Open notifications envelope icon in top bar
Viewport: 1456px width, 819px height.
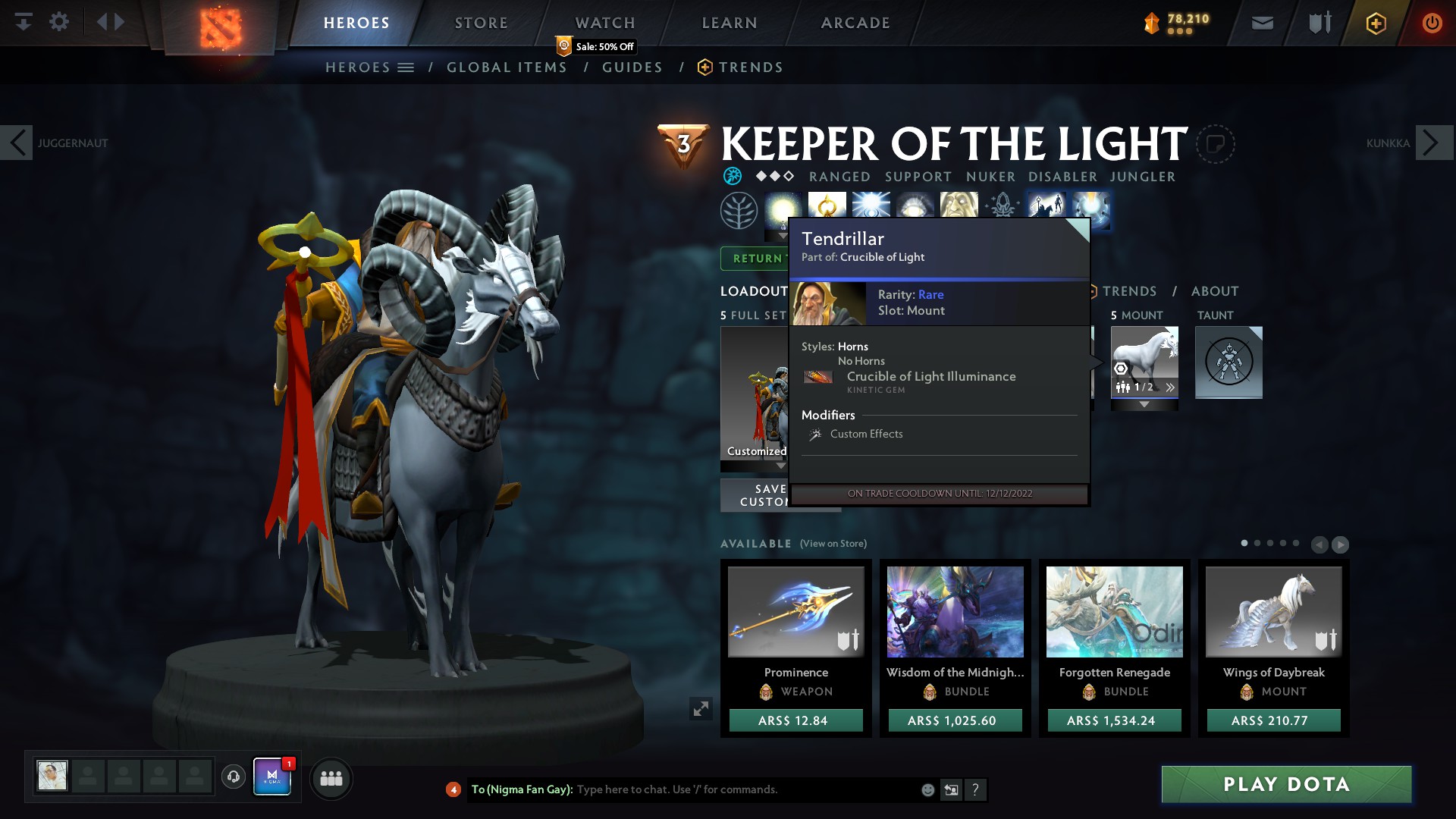click(x=1261, y=22)
